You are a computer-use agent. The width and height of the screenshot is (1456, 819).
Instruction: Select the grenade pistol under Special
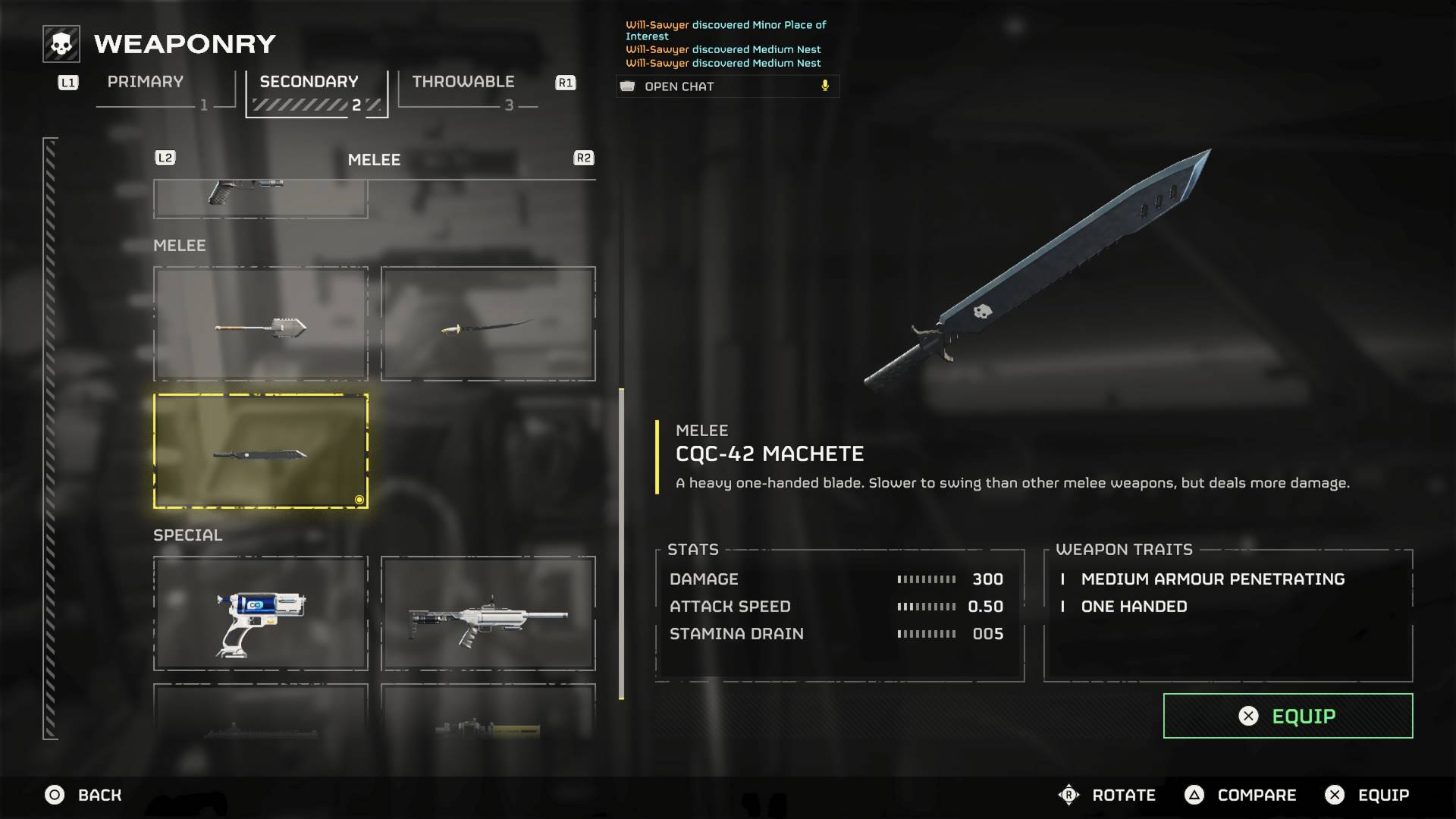[x=488, y=613]
